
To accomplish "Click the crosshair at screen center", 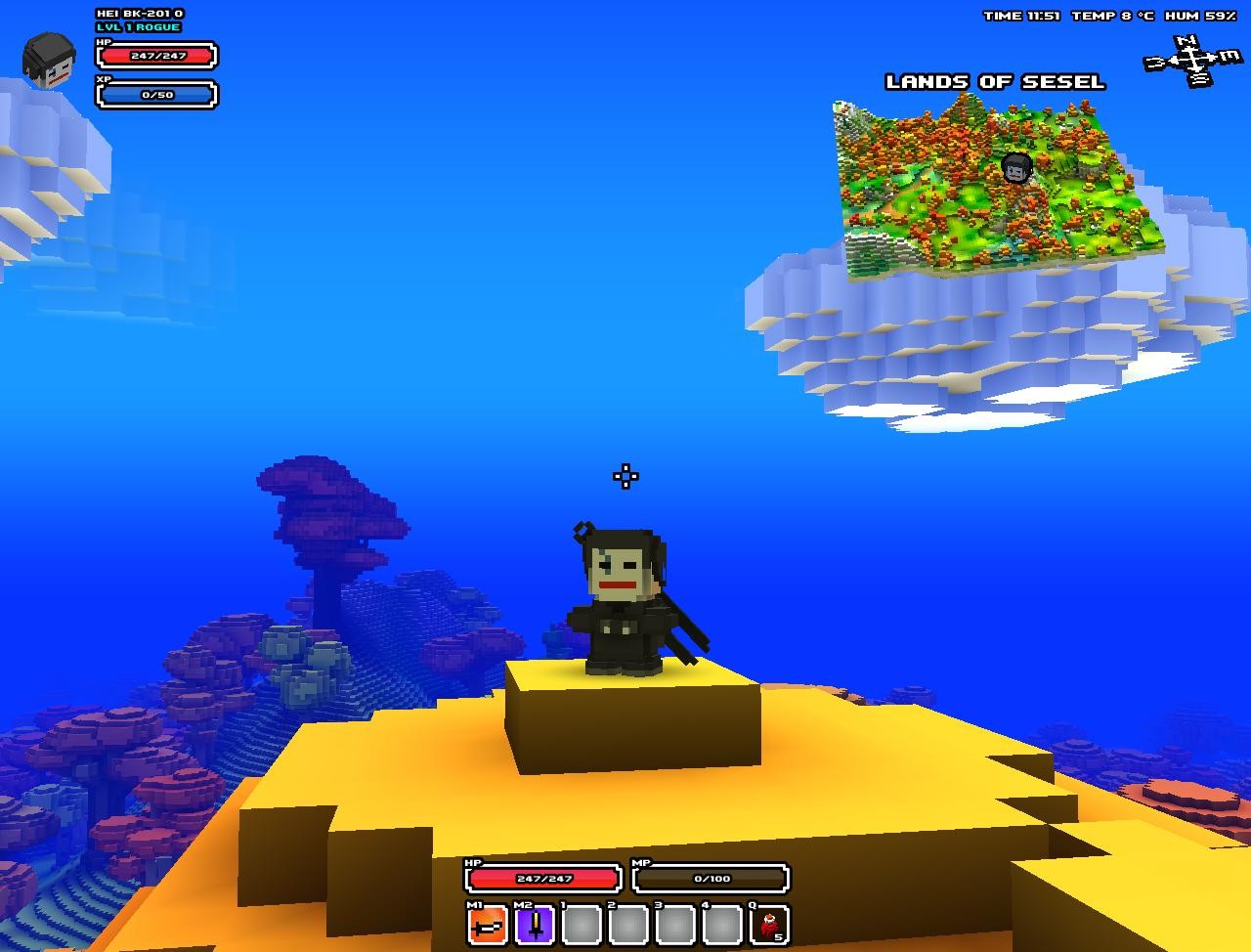I will [625, 476].
